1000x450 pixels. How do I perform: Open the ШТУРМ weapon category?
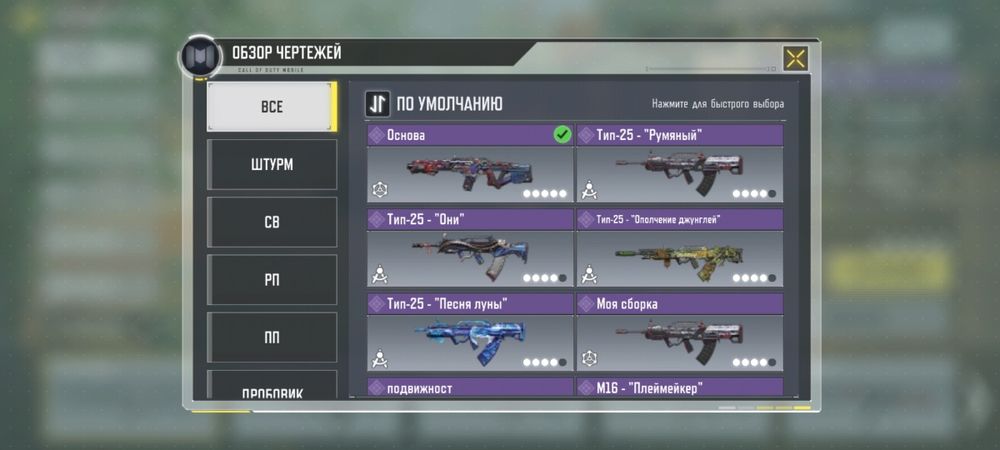[x=271, y=164]
